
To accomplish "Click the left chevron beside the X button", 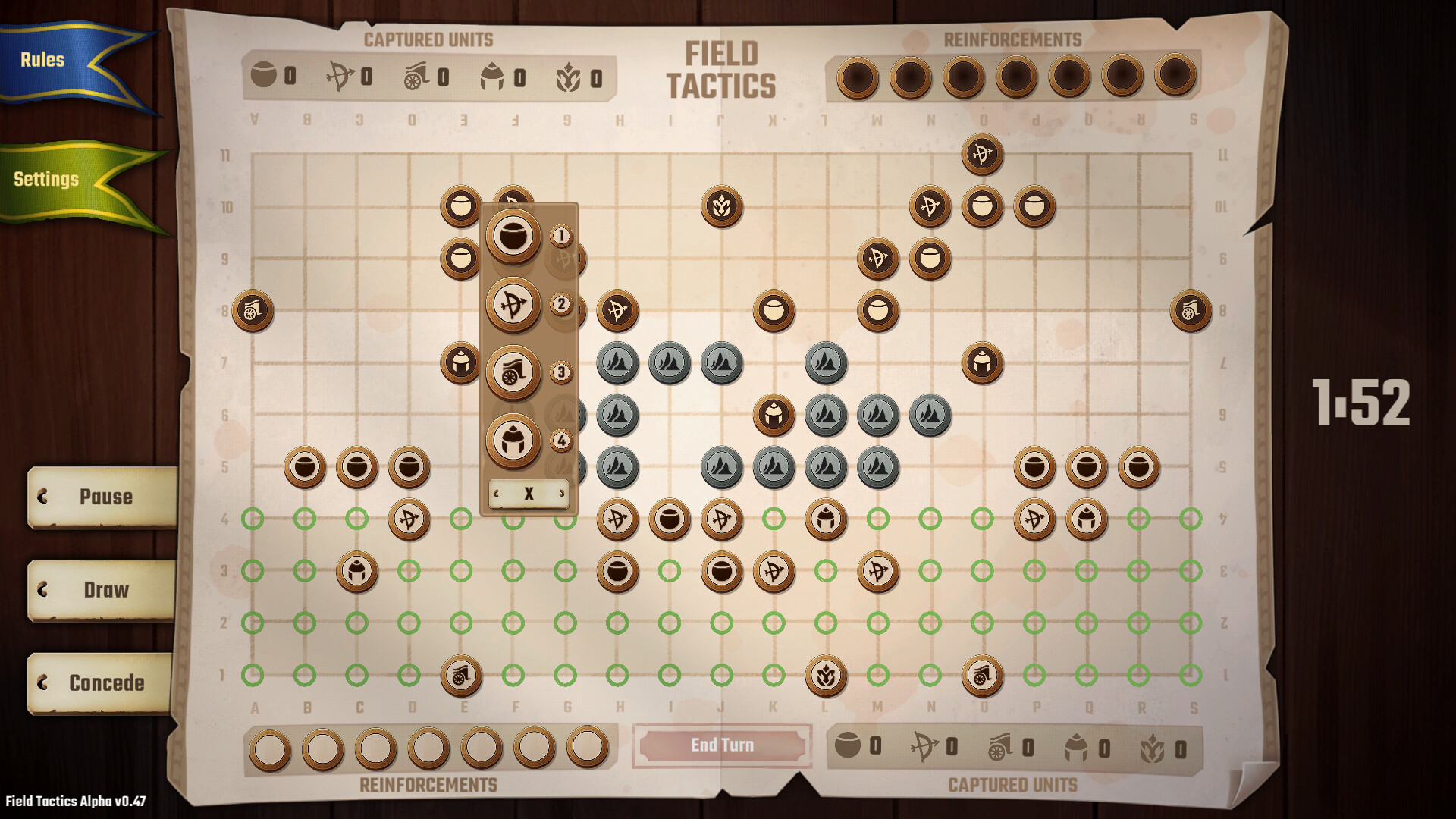I will [497, 493].
